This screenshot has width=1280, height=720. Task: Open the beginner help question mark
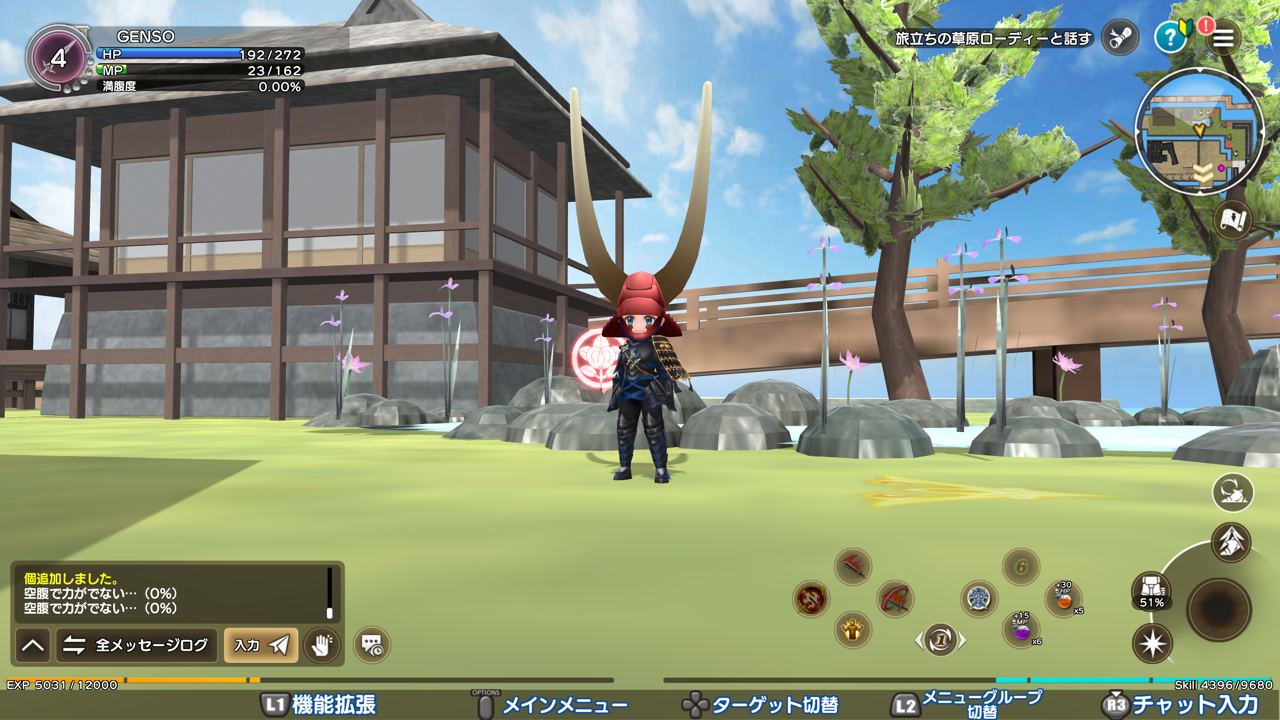click(x=1169, y=38)
